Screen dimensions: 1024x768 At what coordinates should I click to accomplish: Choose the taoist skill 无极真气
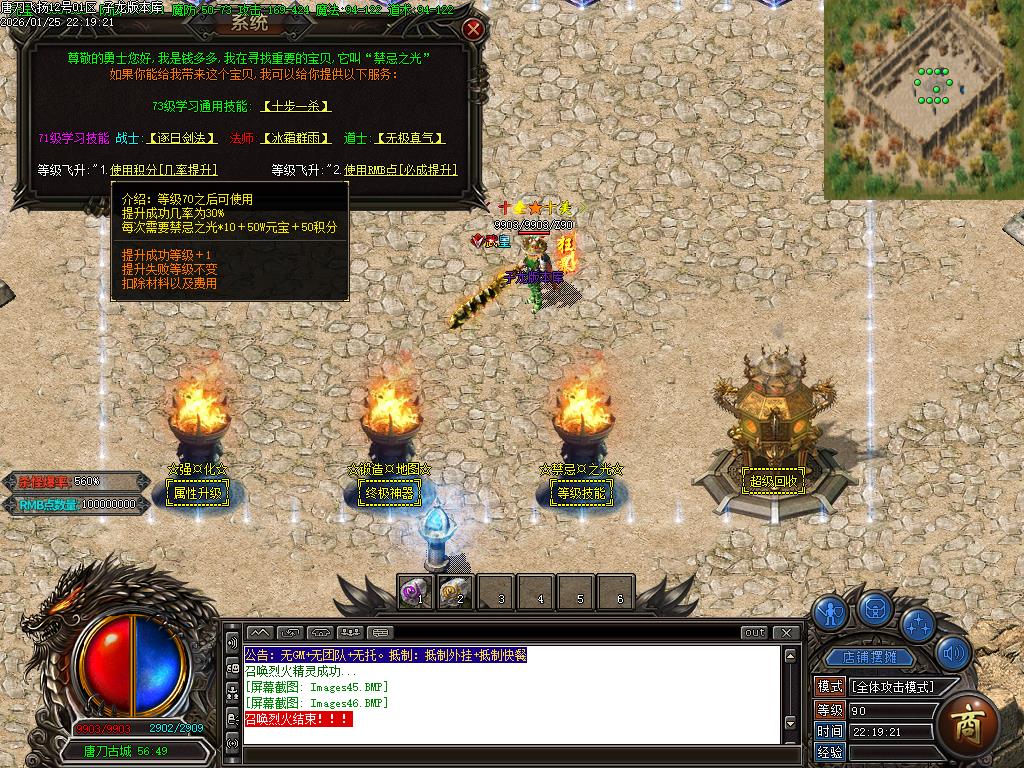pos(408,138)
